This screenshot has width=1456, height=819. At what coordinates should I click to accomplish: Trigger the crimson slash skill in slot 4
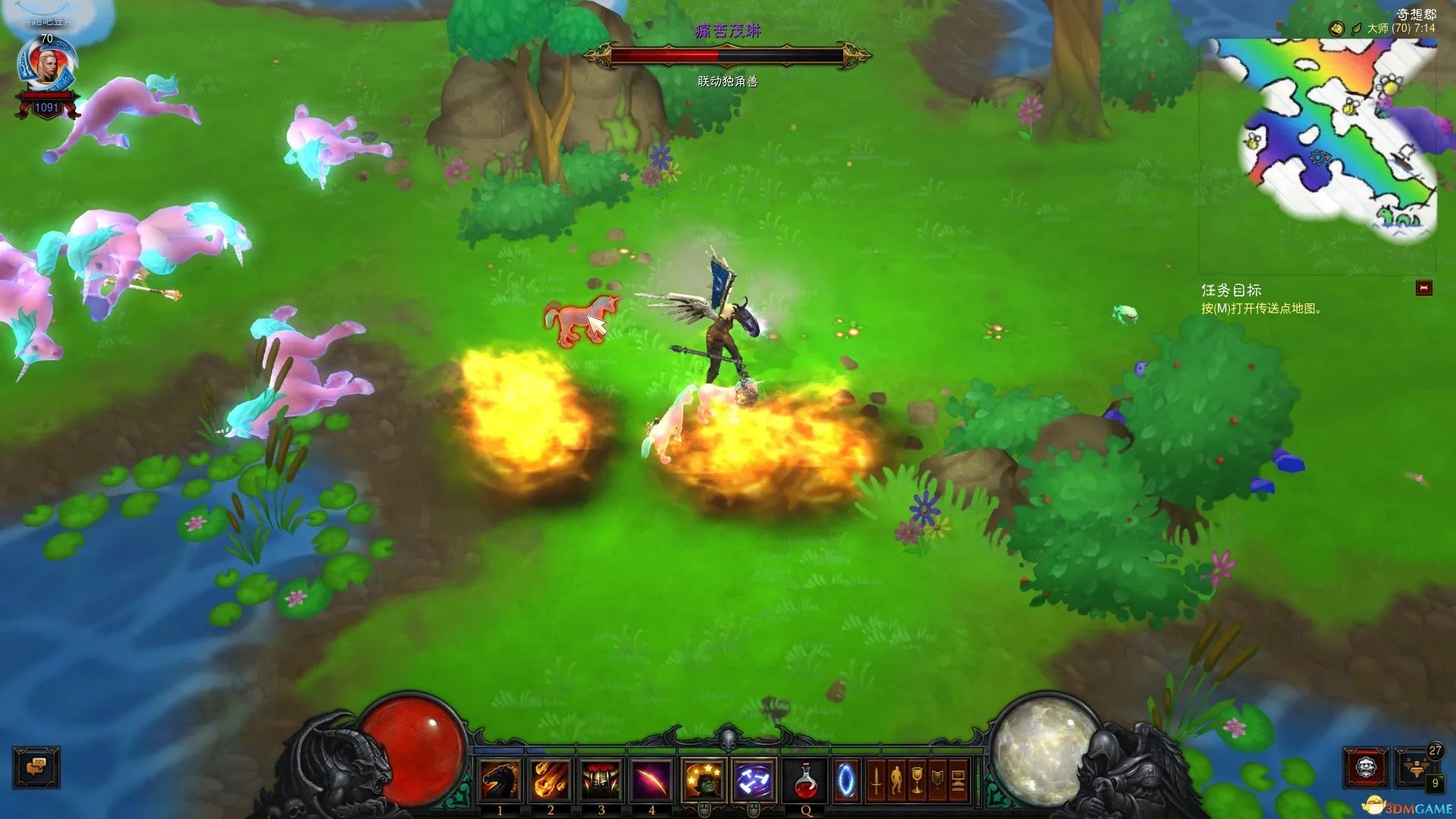coord(651,780)
